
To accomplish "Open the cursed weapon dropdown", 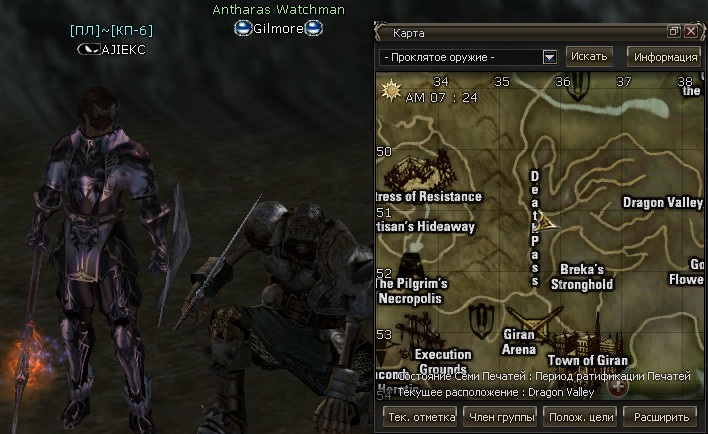I will click(x=549, y=57).
